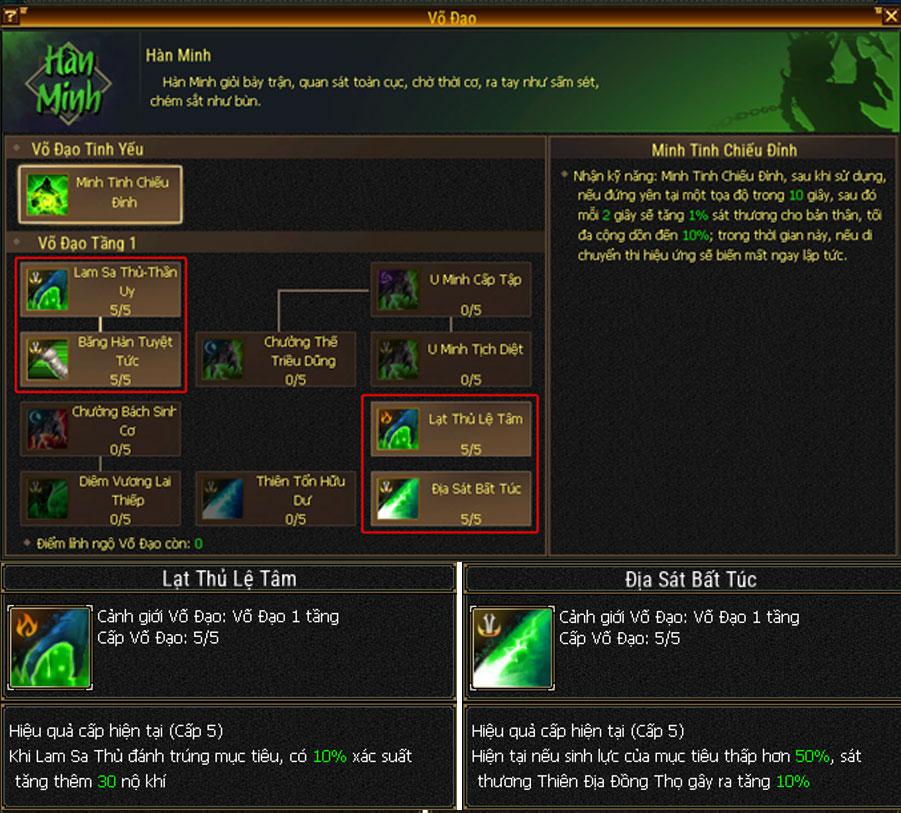Choose the U Minh Tịch Diệt skill
The image size is (901, 813).
[x=451, y=359]
